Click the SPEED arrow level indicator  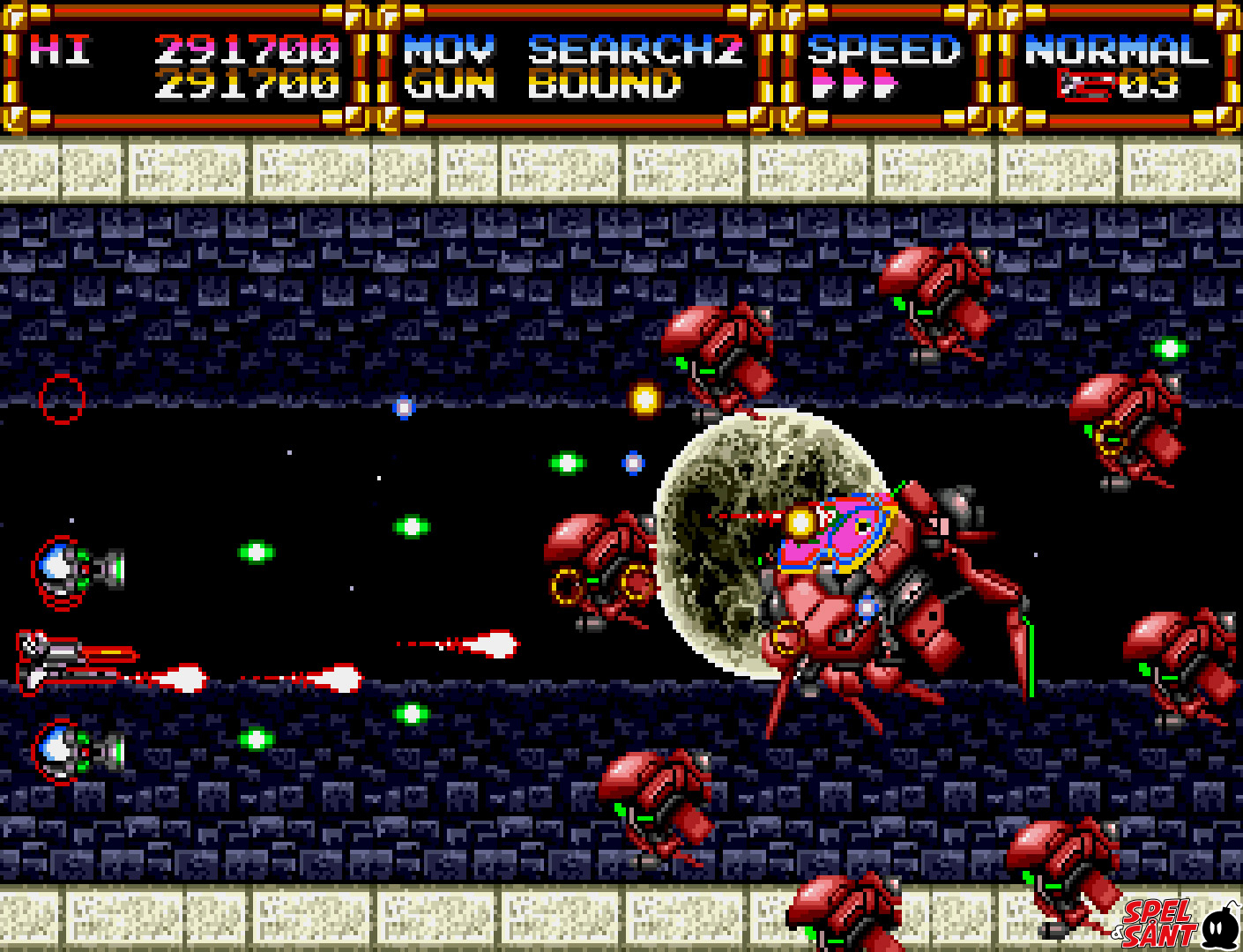click(x=854, y=86)
